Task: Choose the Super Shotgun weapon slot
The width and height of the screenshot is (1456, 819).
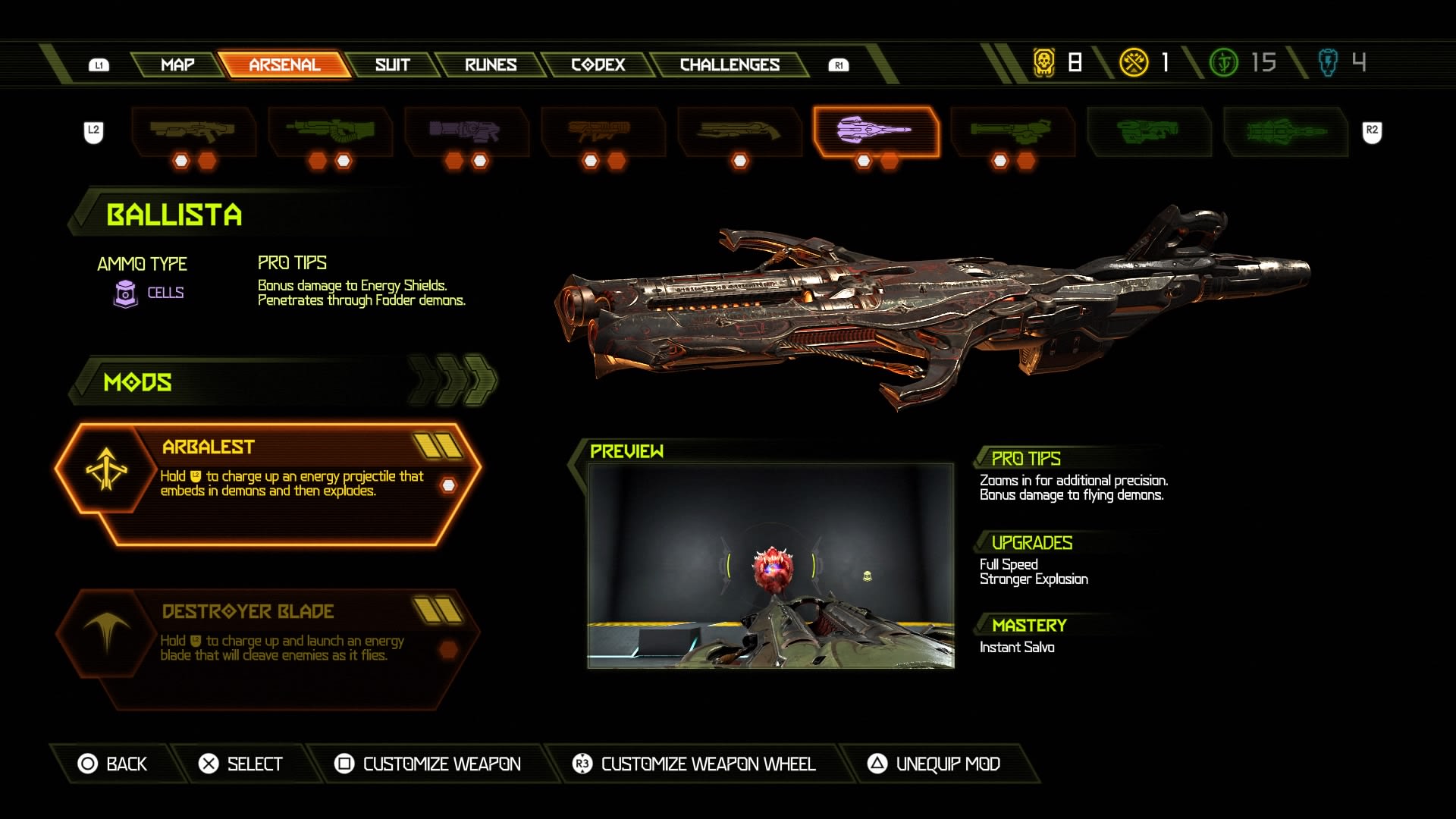Action: click(739, 131)
